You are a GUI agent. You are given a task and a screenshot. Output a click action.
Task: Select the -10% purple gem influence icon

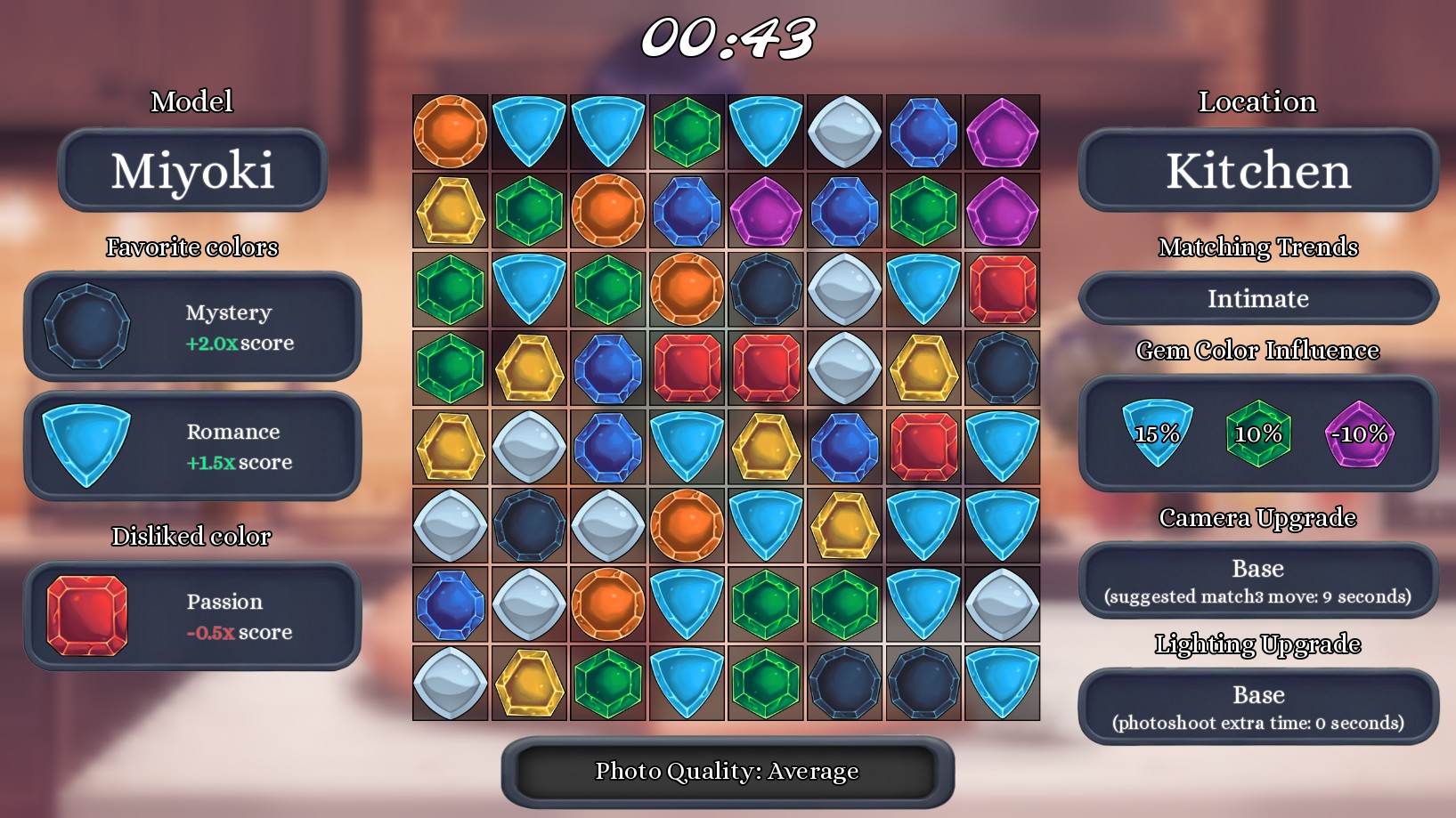tap(1359, 433)
